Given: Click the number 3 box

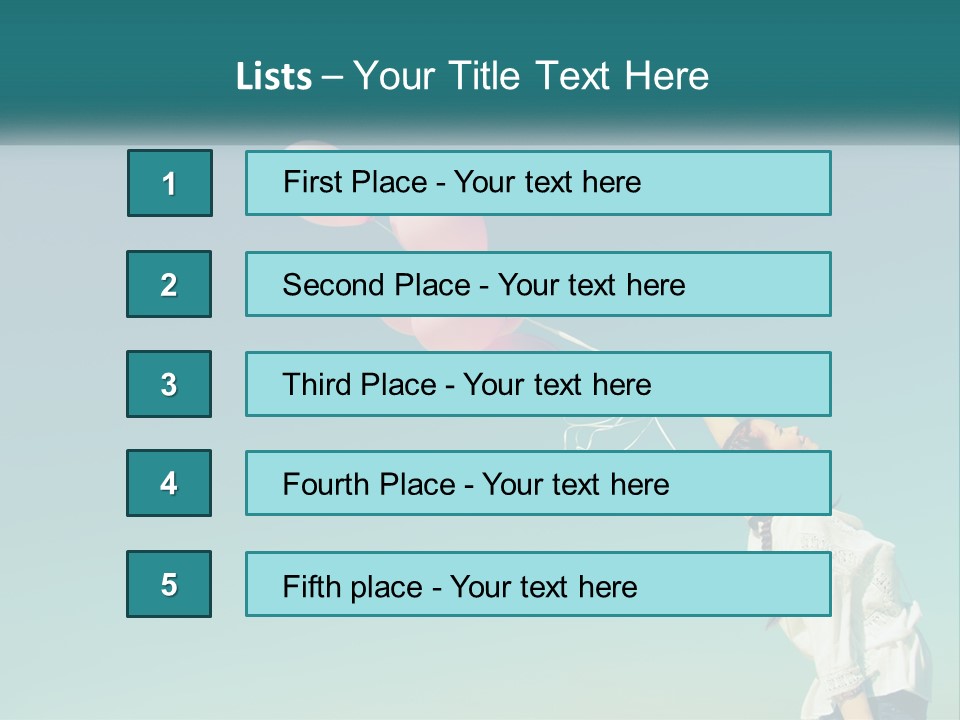Looking at the screenshot, I should [169, 384].
